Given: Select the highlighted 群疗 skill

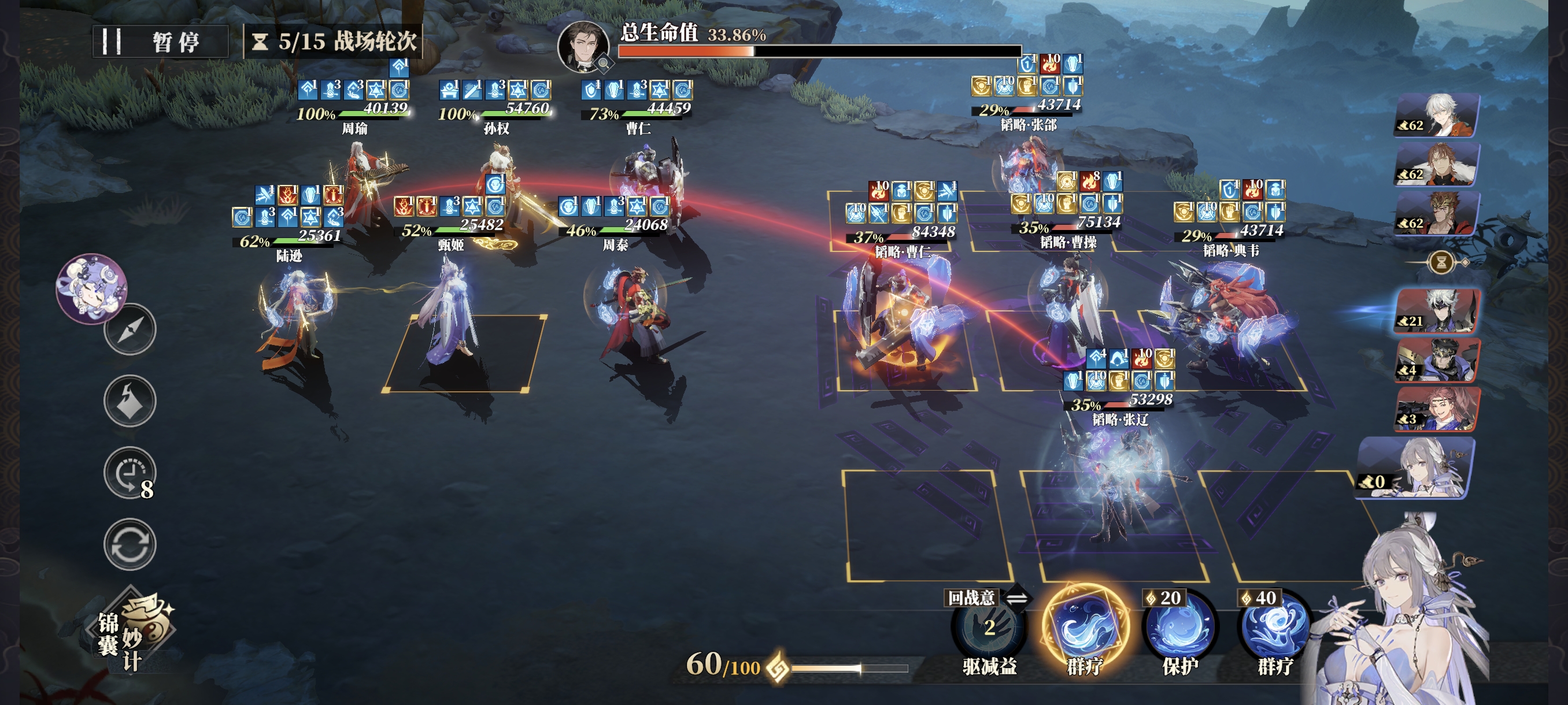Looking at the screenshot, I should pos(1084,628).
